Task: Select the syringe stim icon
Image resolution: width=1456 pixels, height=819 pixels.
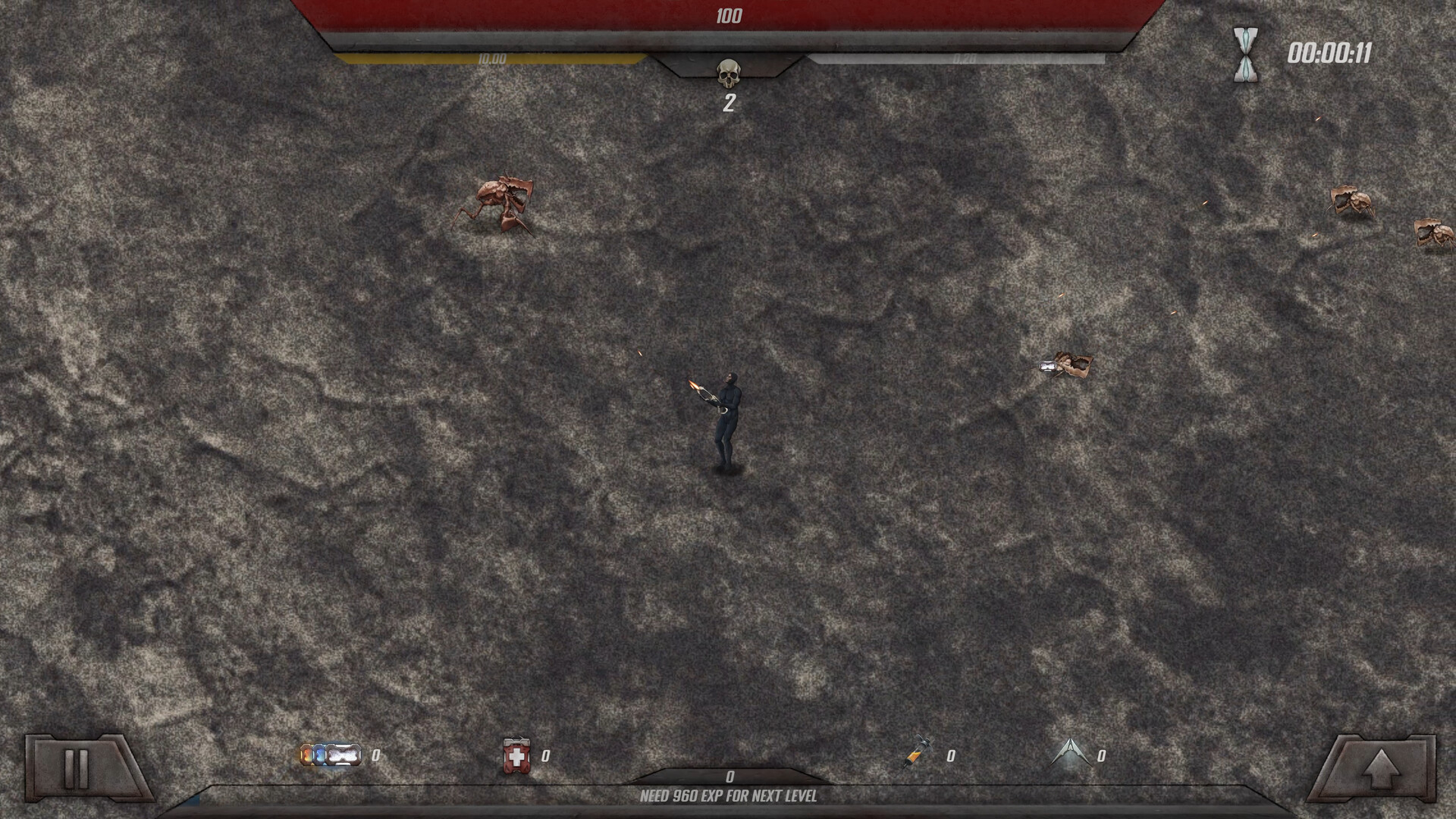Action: coord(917,755)
